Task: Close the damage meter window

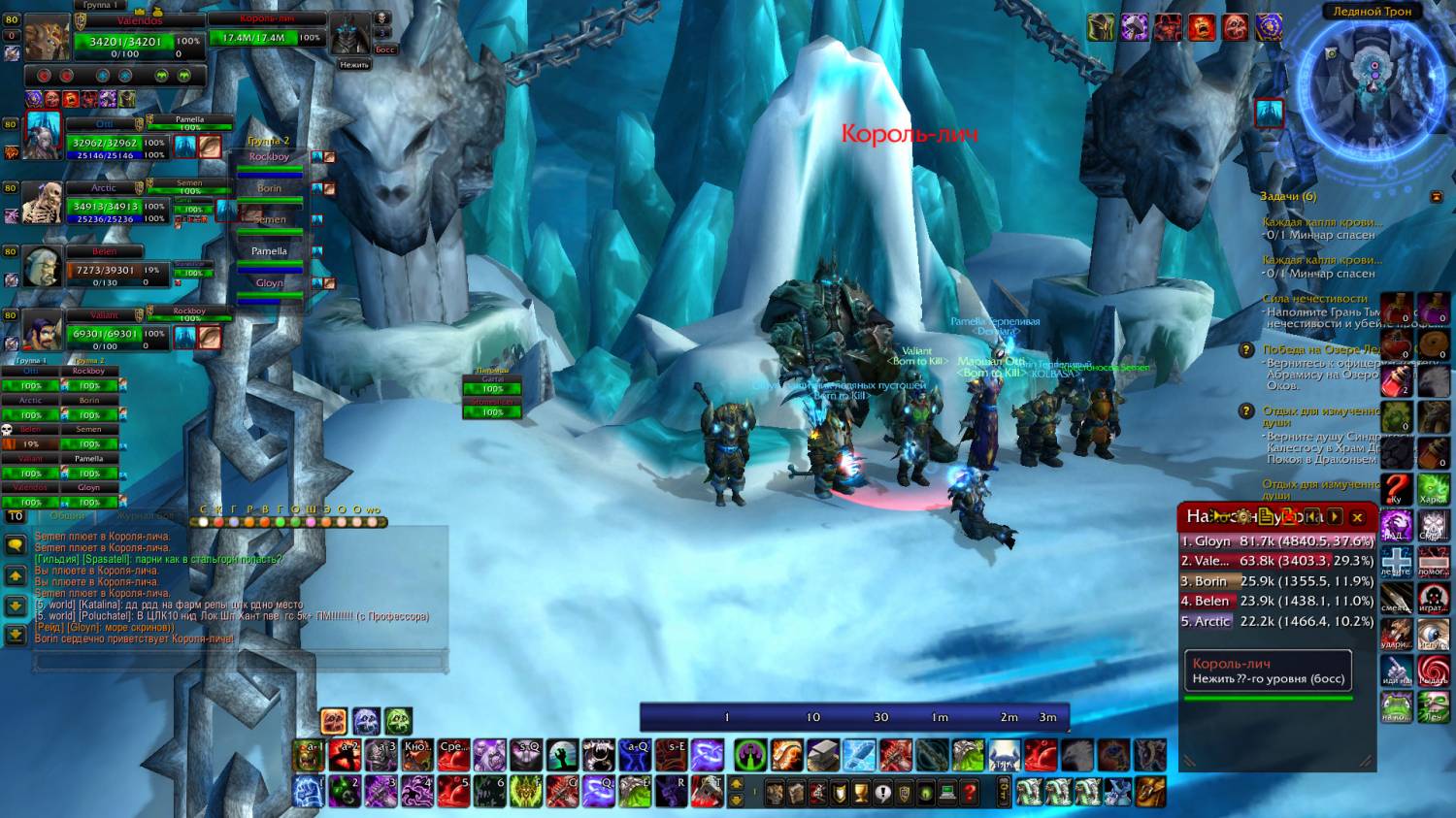Action: (1357, 517)
